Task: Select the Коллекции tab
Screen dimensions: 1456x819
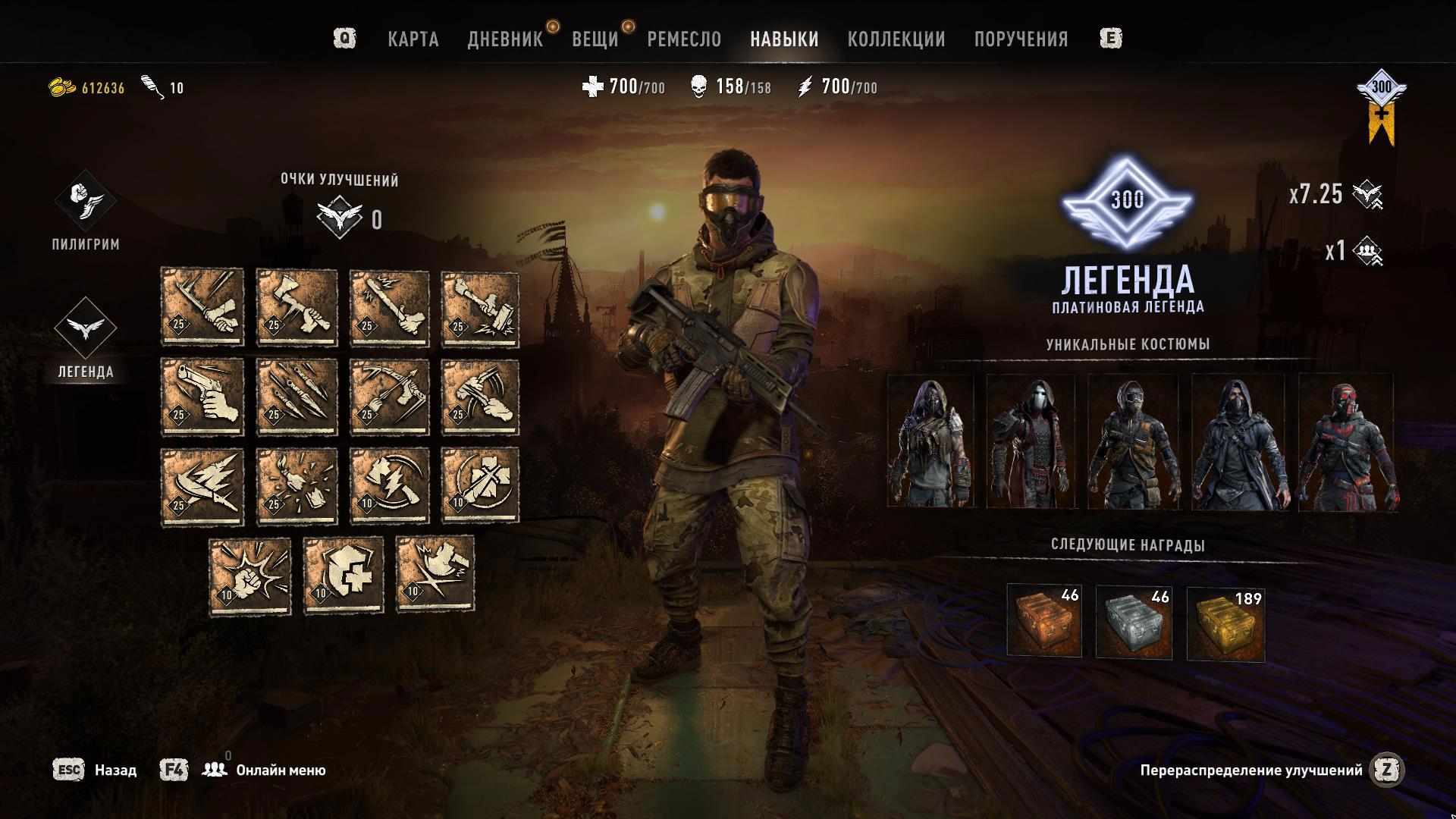Action: [896, 39]
